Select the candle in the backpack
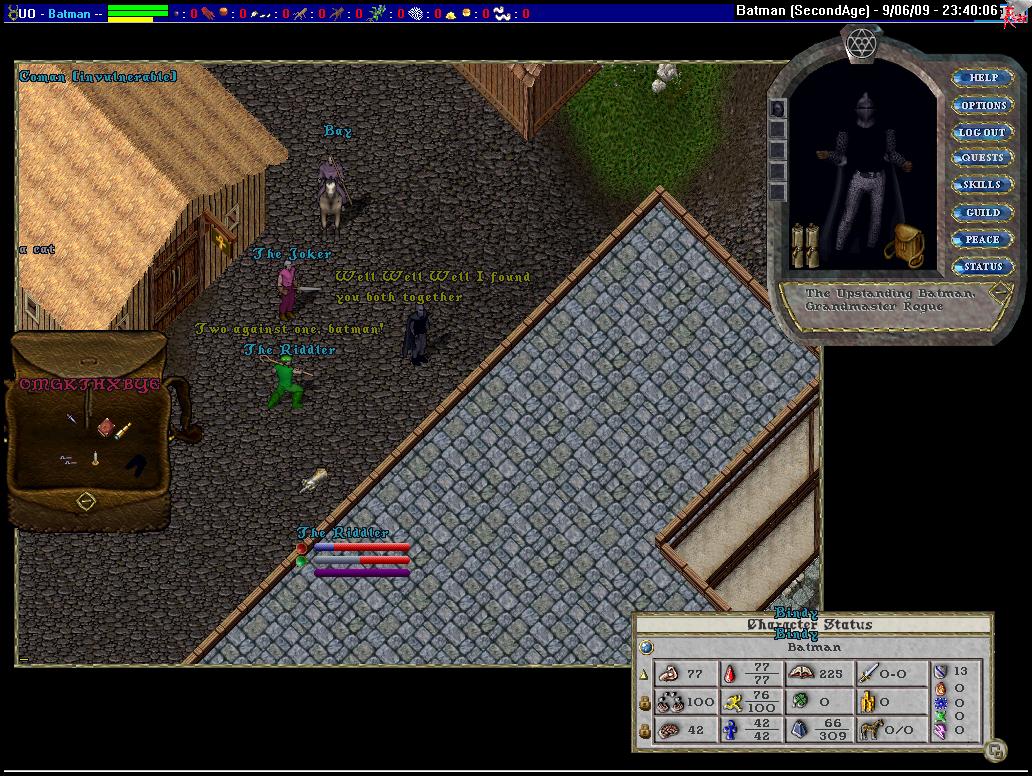 (x=95, y=458)
